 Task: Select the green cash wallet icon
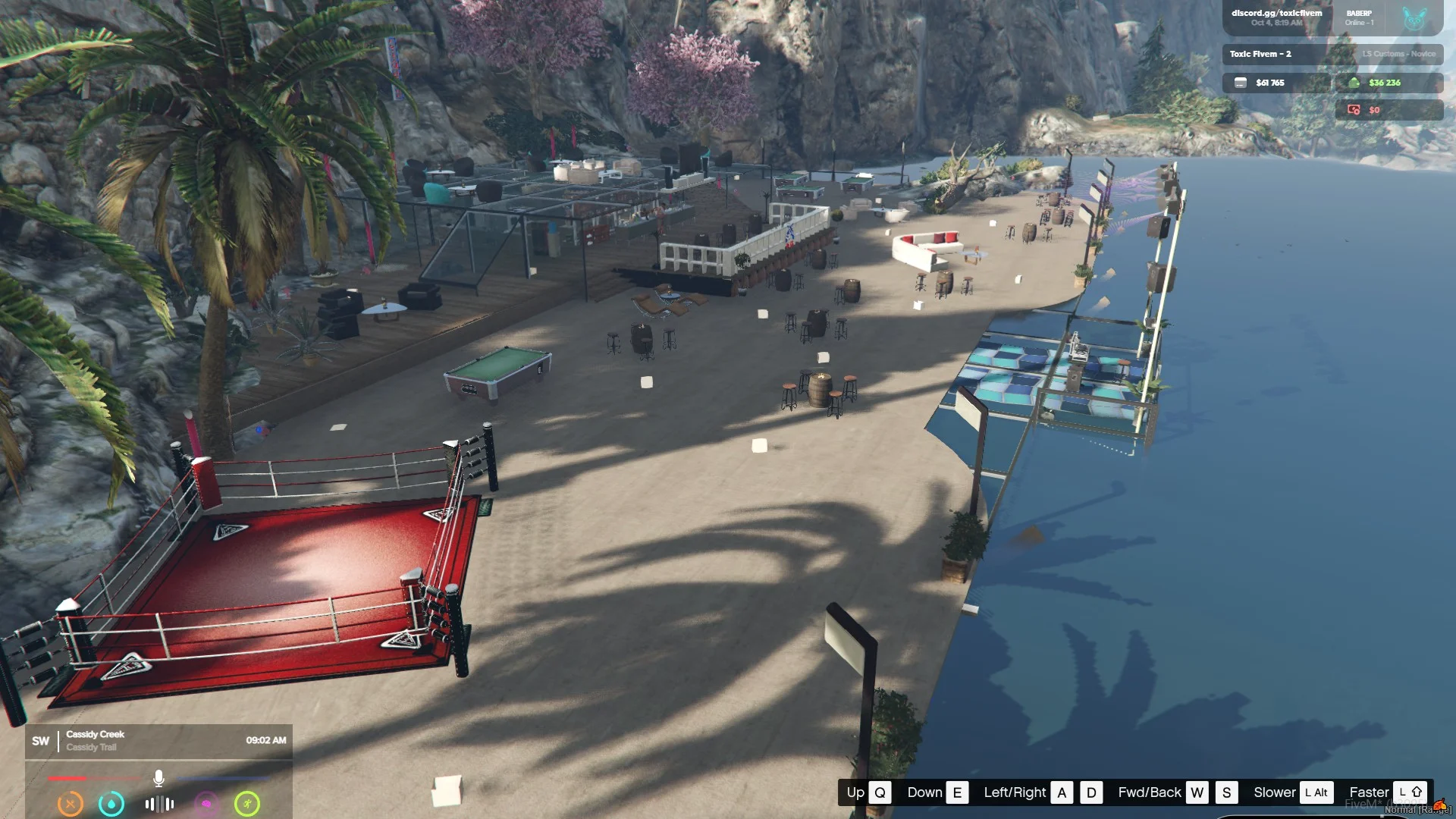[x=1354, y=83]
